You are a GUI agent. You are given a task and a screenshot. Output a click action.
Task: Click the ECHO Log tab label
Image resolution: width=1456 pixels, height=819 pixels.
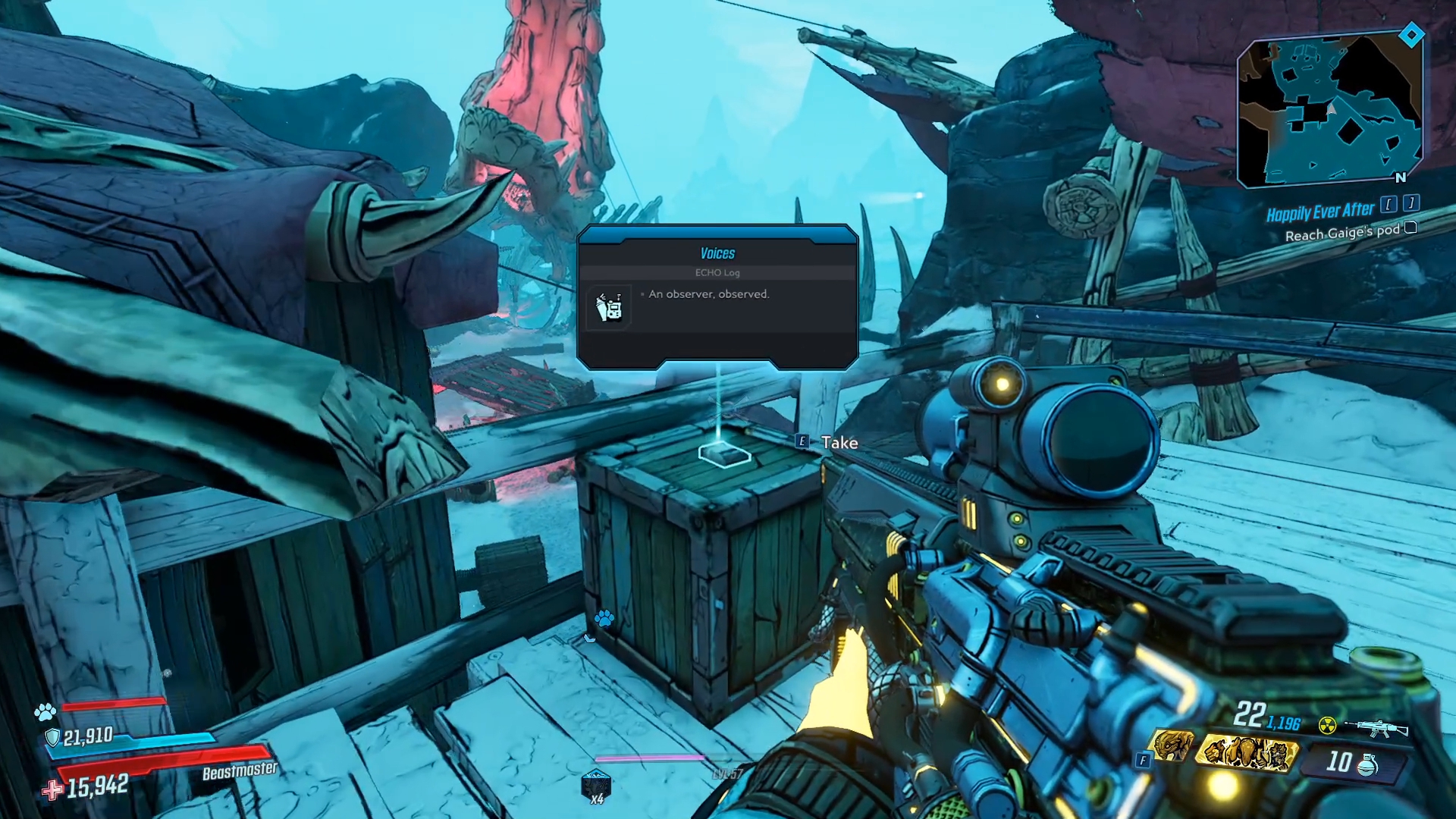click(717, 273)
